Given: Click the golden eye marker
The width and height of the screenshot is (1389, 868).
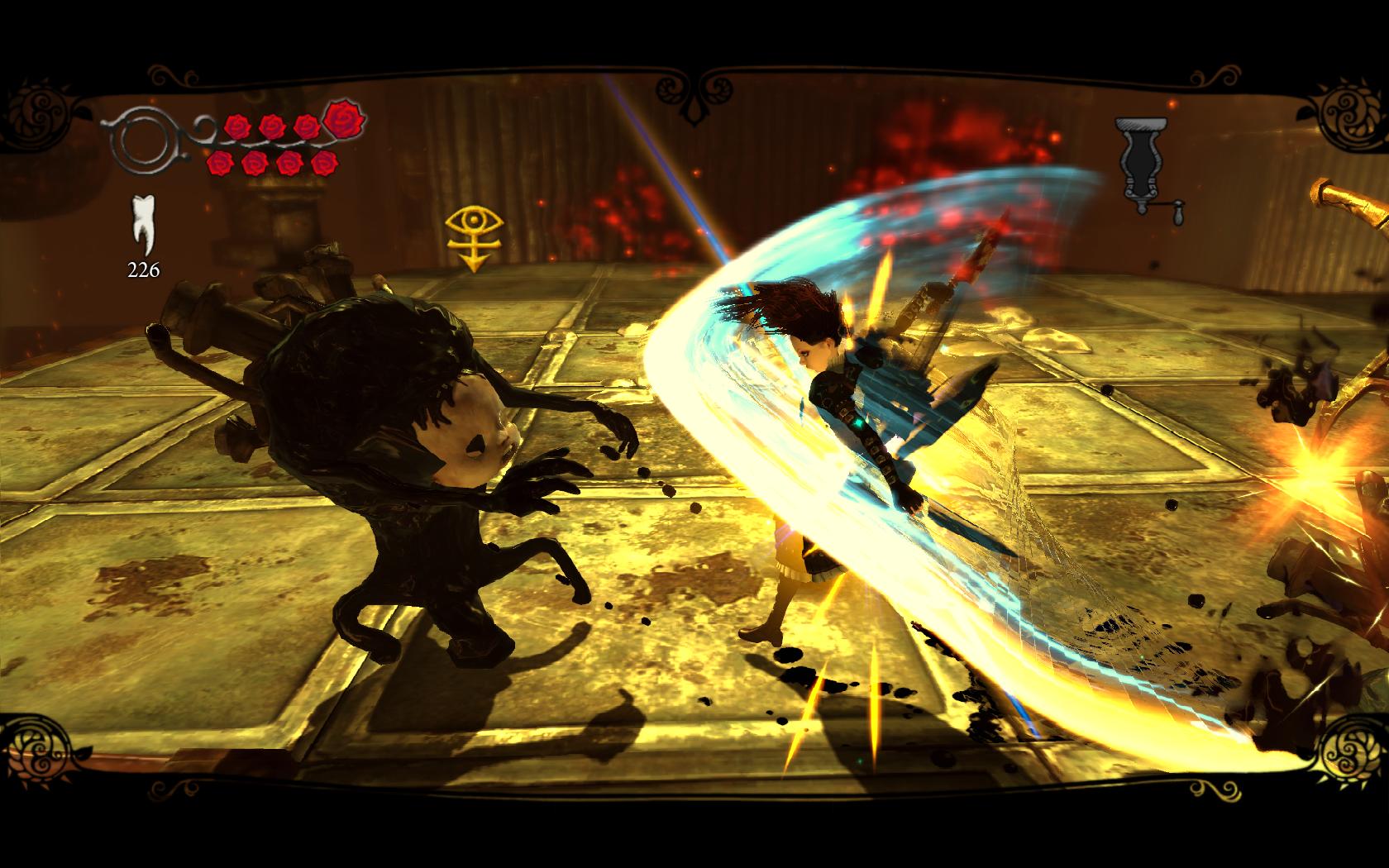Looking at the screenshot, I should click(475, 236).
